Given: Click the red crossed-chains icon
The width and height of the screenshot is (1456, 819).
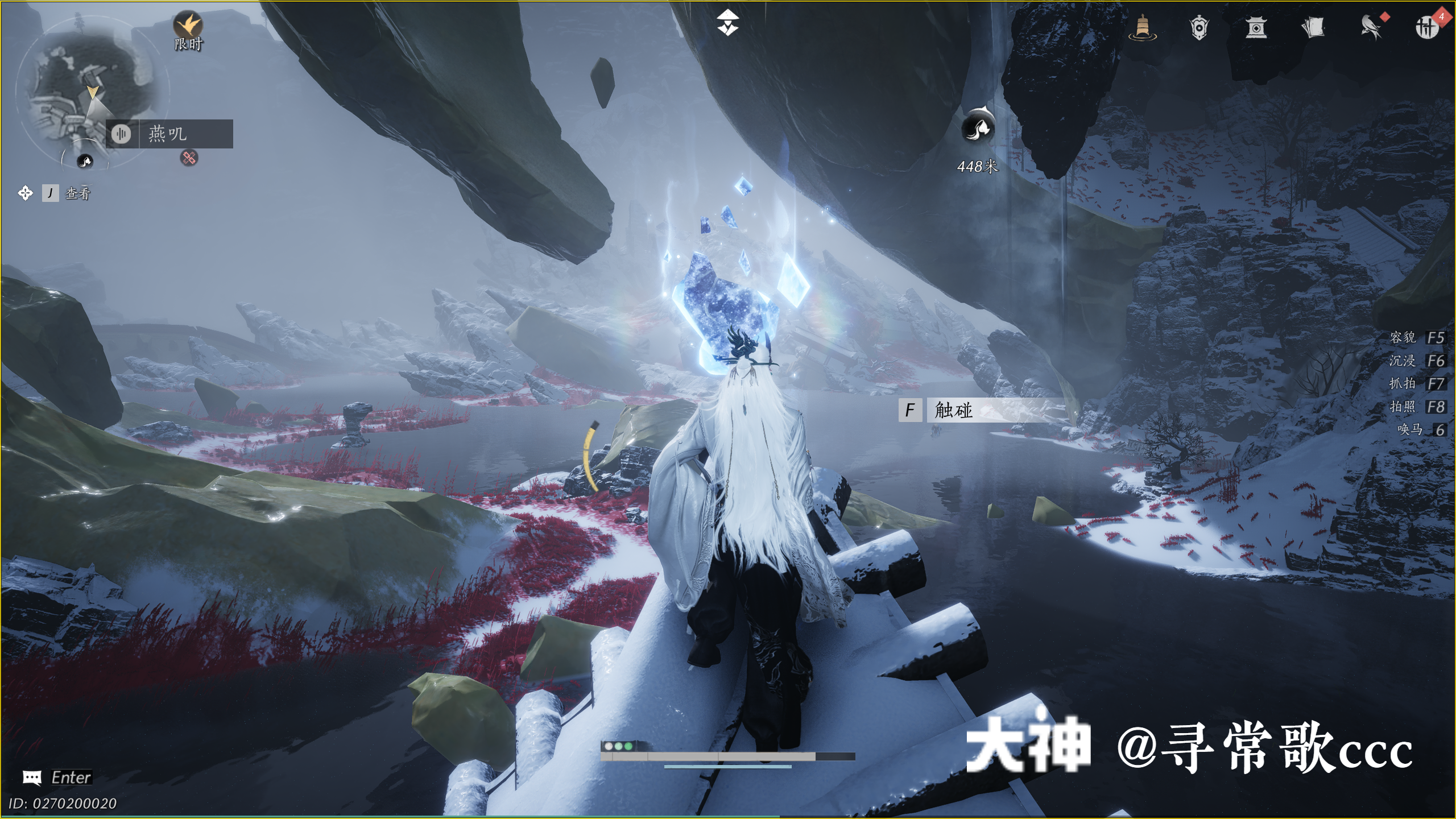Looking at the screenshot, I should [189, 158].
